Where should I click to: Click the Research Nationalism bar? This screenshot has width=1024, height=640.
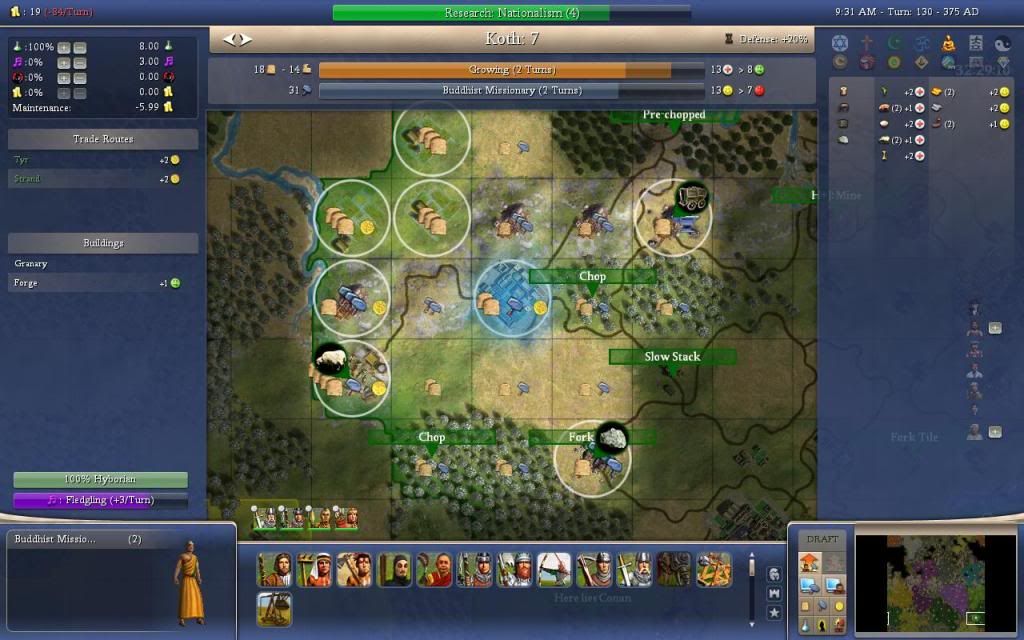(511, 13)
